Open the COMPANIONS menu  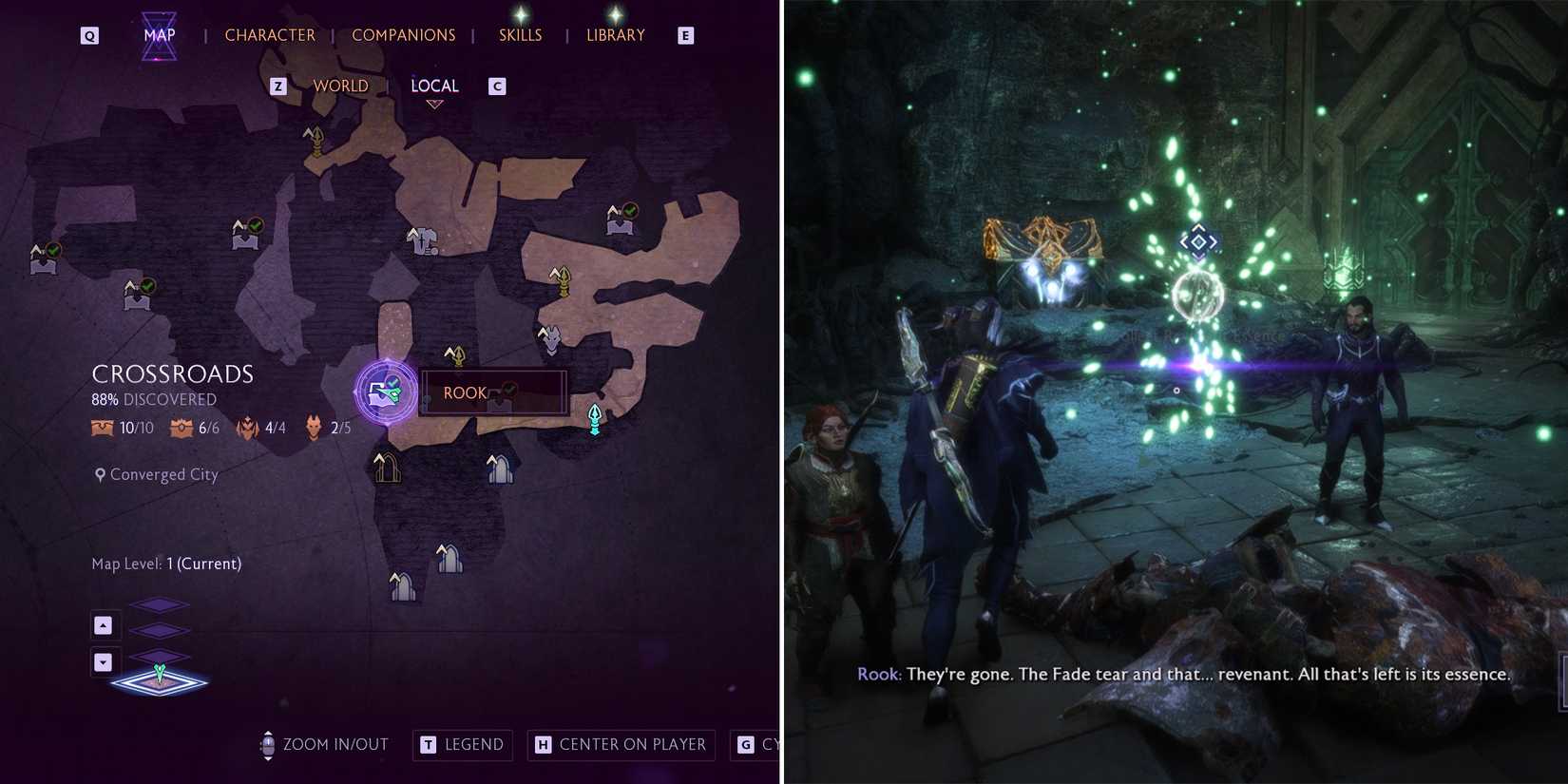(x=403, y=34)
